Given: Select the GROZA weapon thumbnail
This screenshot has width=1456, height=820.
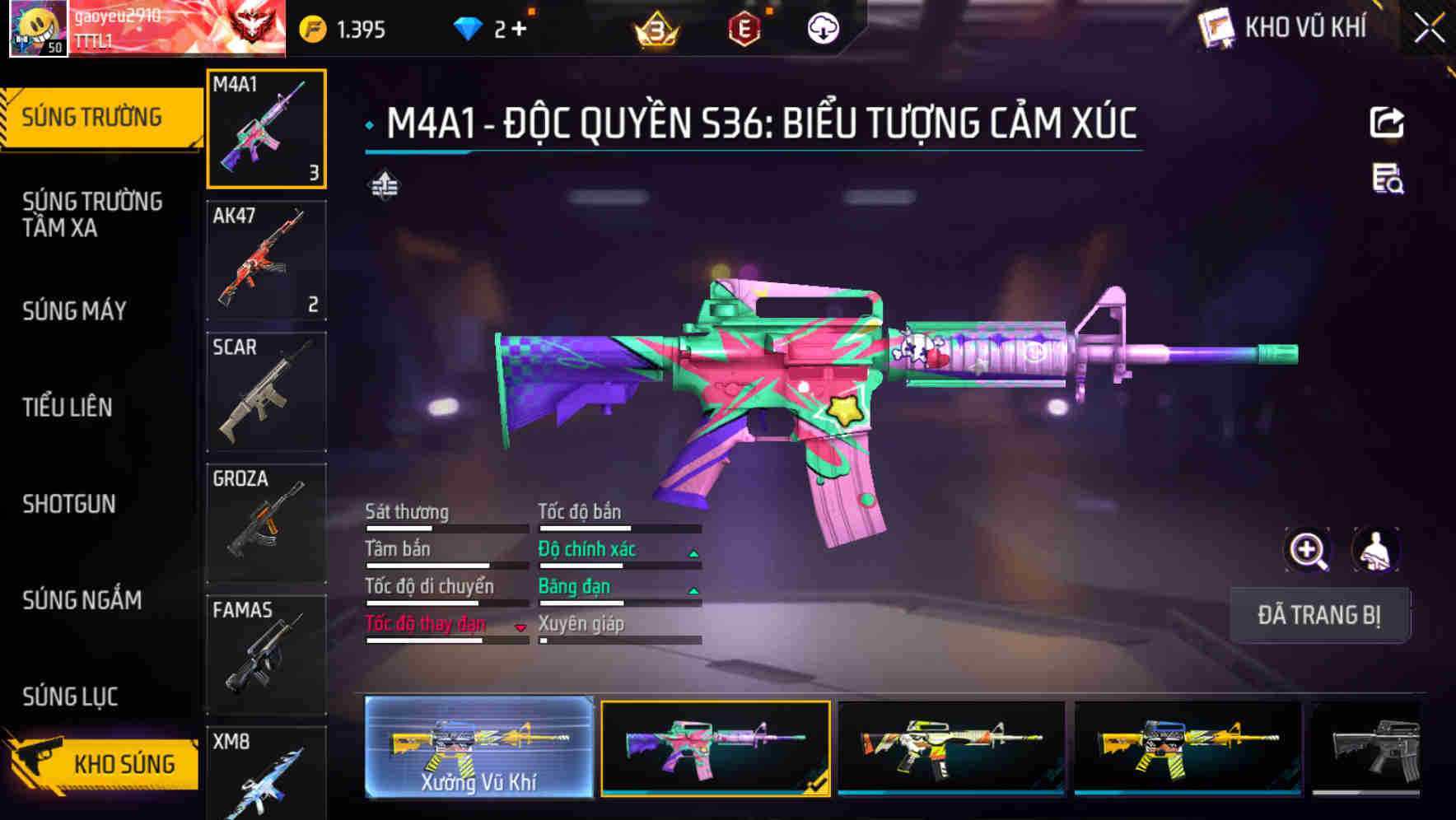Looking at the screenshot, I should click(266, 521).
